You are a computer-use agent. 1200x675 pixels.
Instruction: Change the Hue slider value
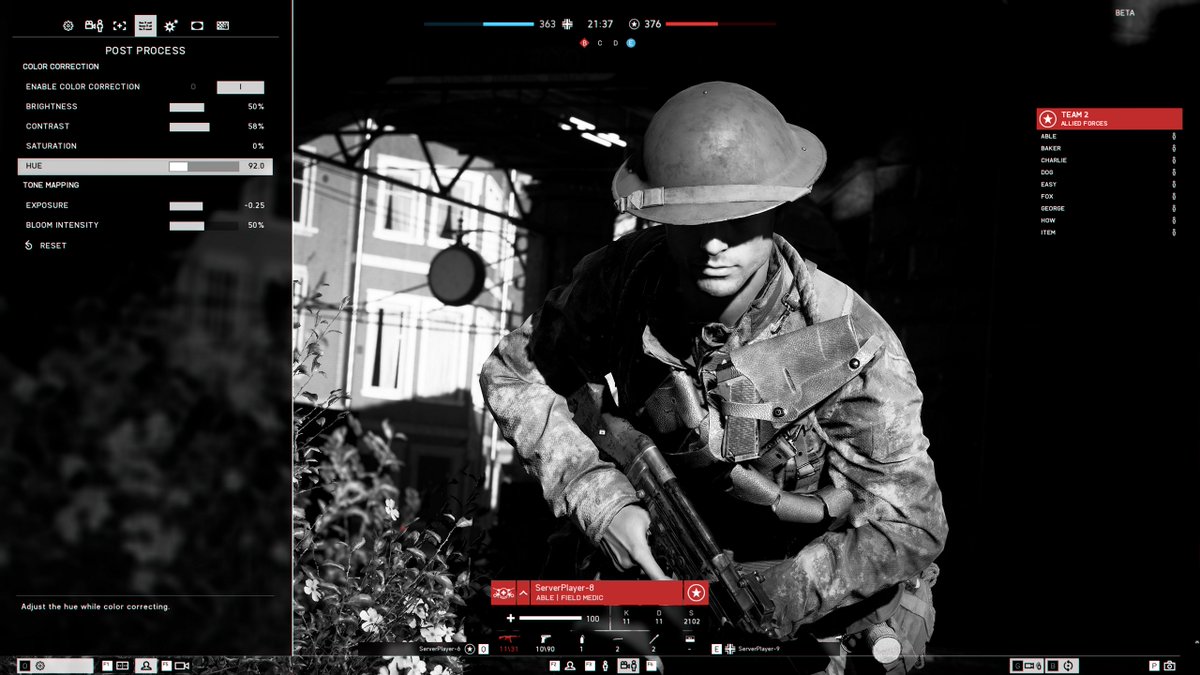204,166
